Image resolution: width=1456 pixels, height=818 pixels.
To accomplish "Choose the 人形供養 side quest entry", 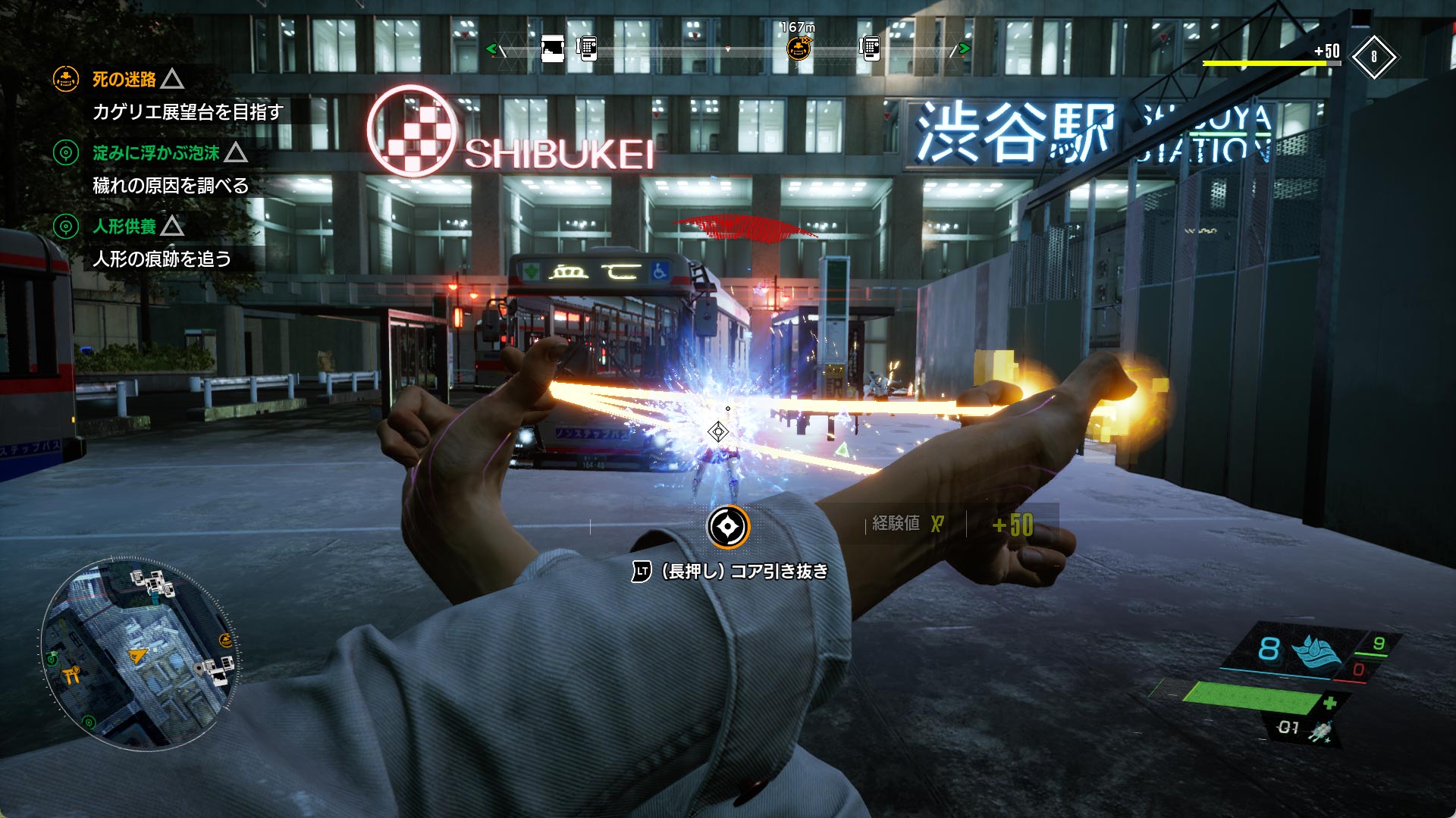I will pyautogui.click(x=124, y=226).
